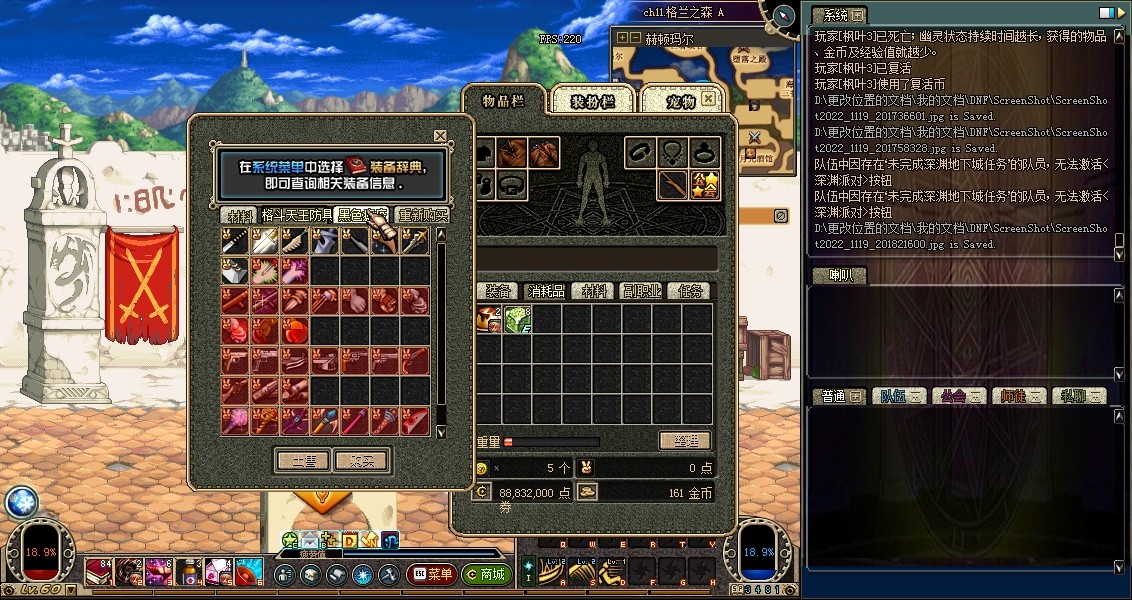Switch to the 材料 shop tab

coord(240,215)
